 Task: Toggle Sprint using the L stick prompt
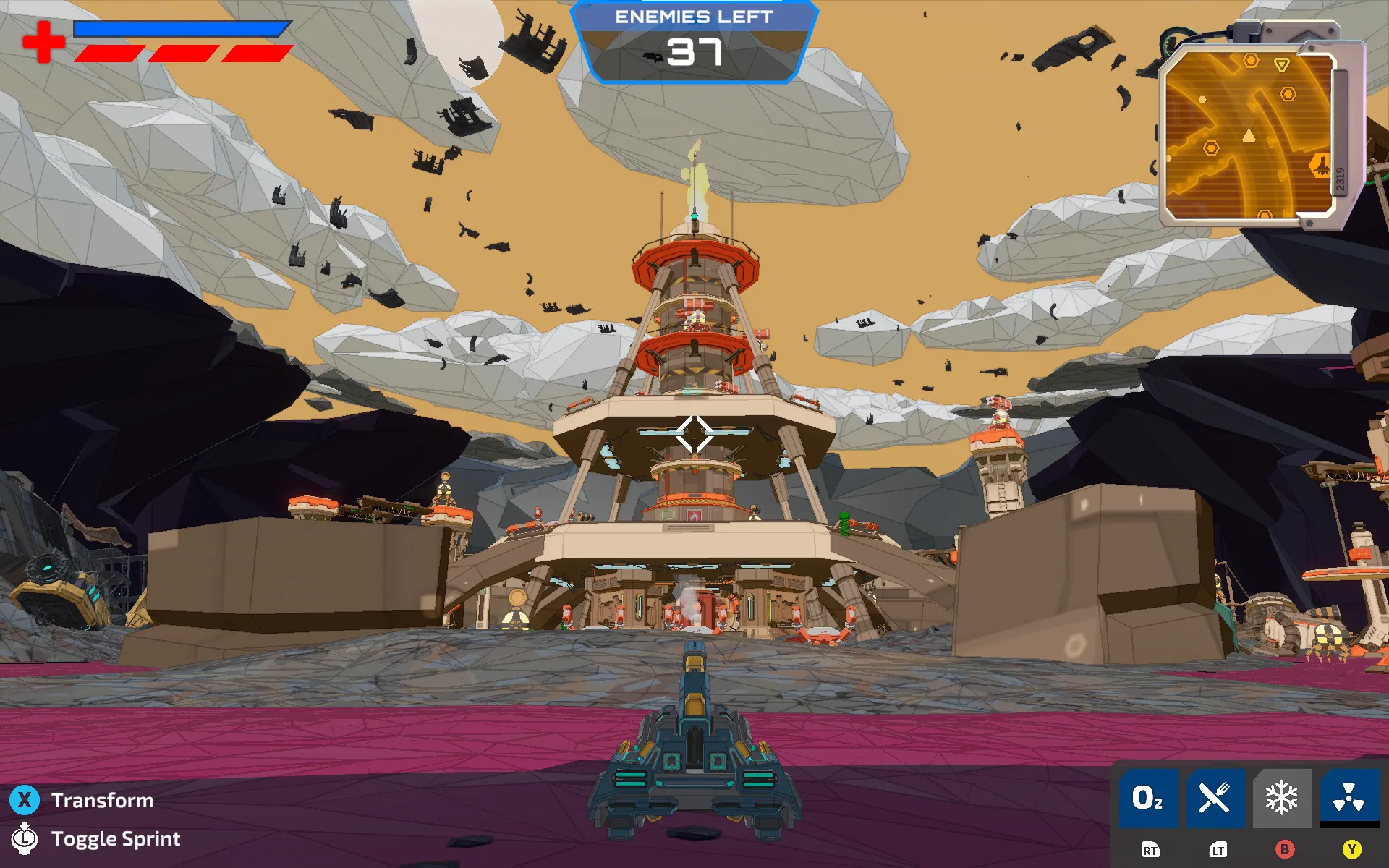pyautogui.click(x=24, y=839)
